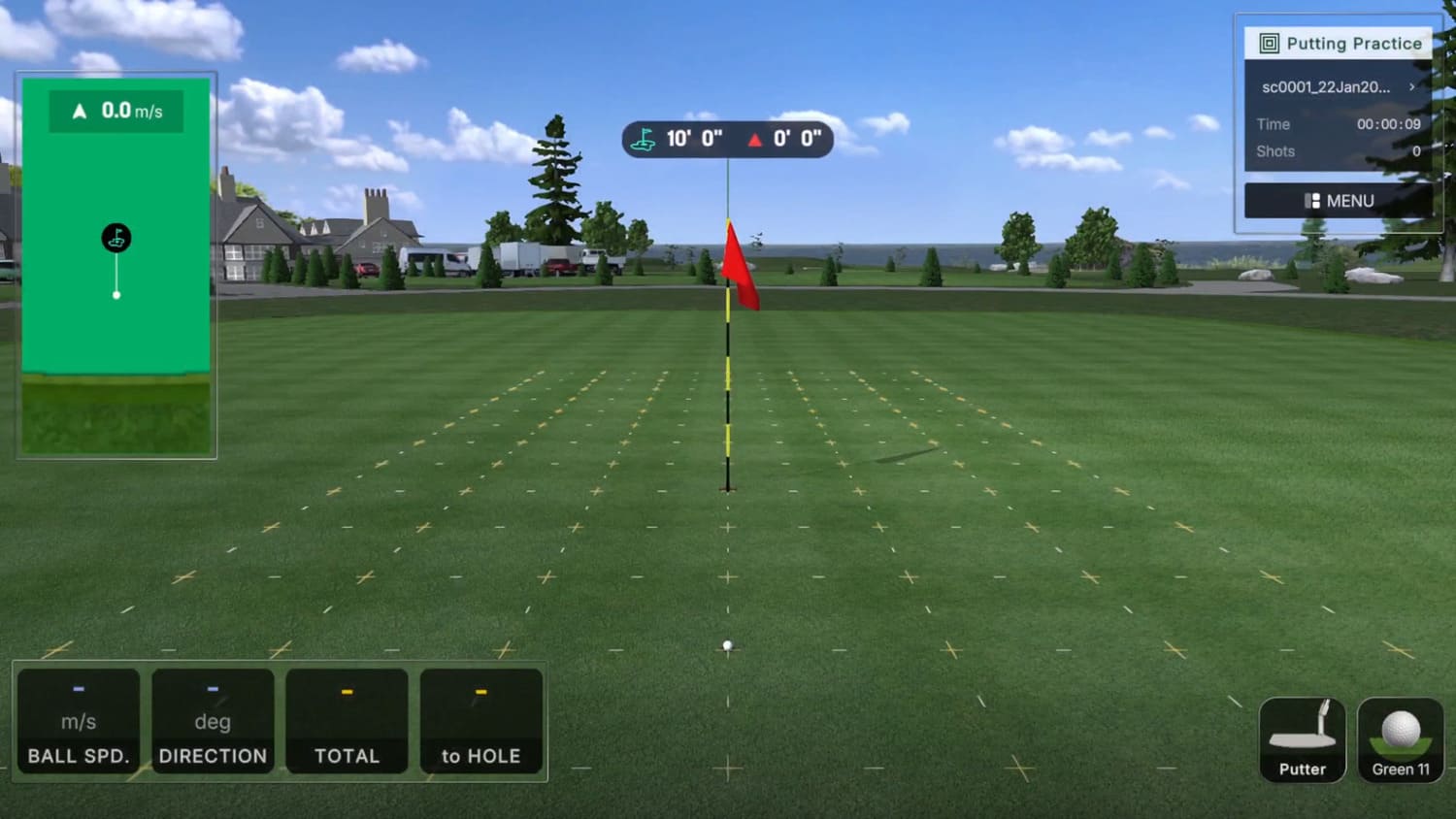The width and height of the screenshot is (1456, 819).
Task: Open the MENU button
Action: (x=1338, y=200)
